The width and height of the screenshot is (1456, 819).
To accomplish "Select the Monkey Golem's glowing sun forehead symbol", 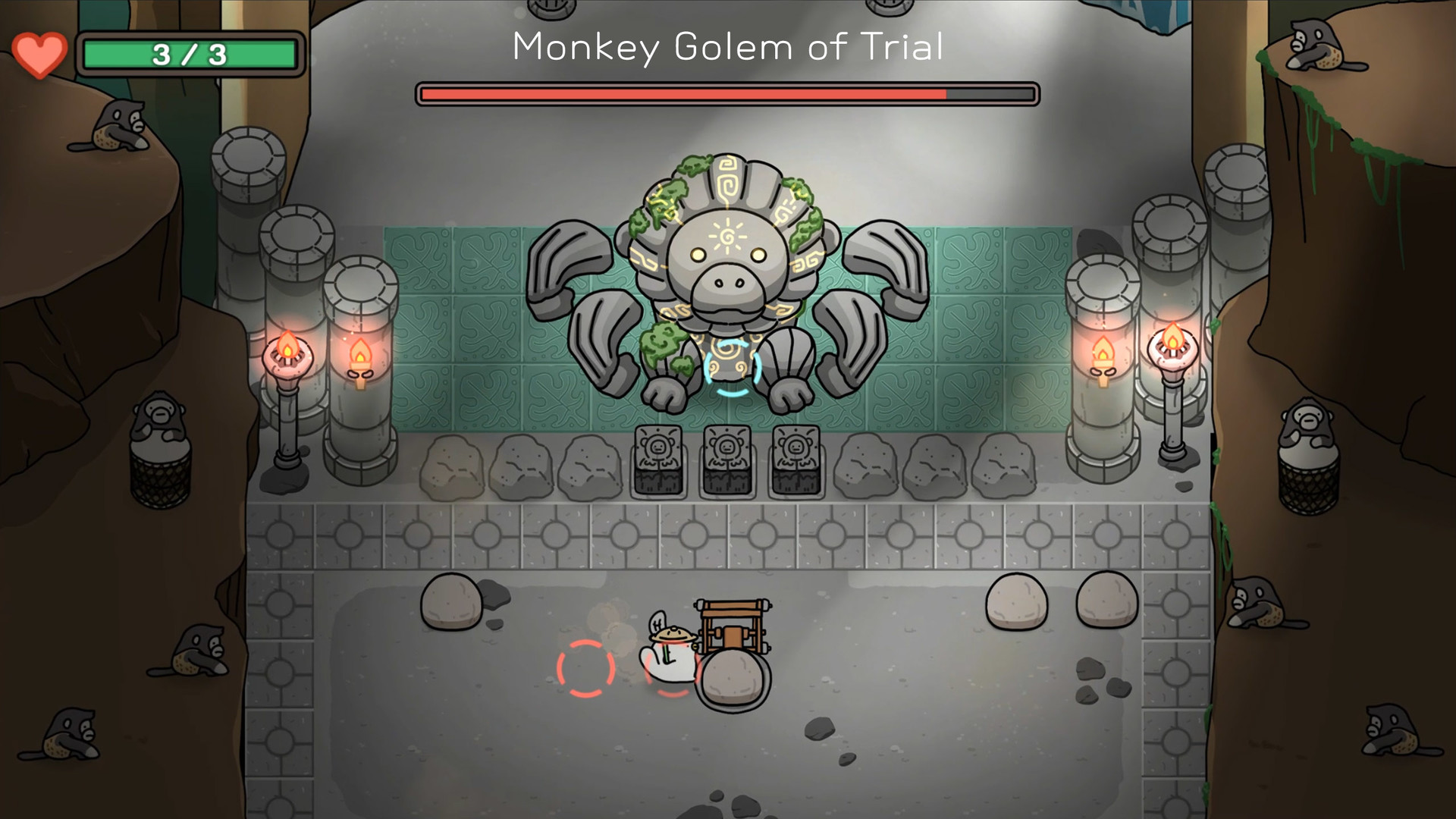I will click(726, 236).
